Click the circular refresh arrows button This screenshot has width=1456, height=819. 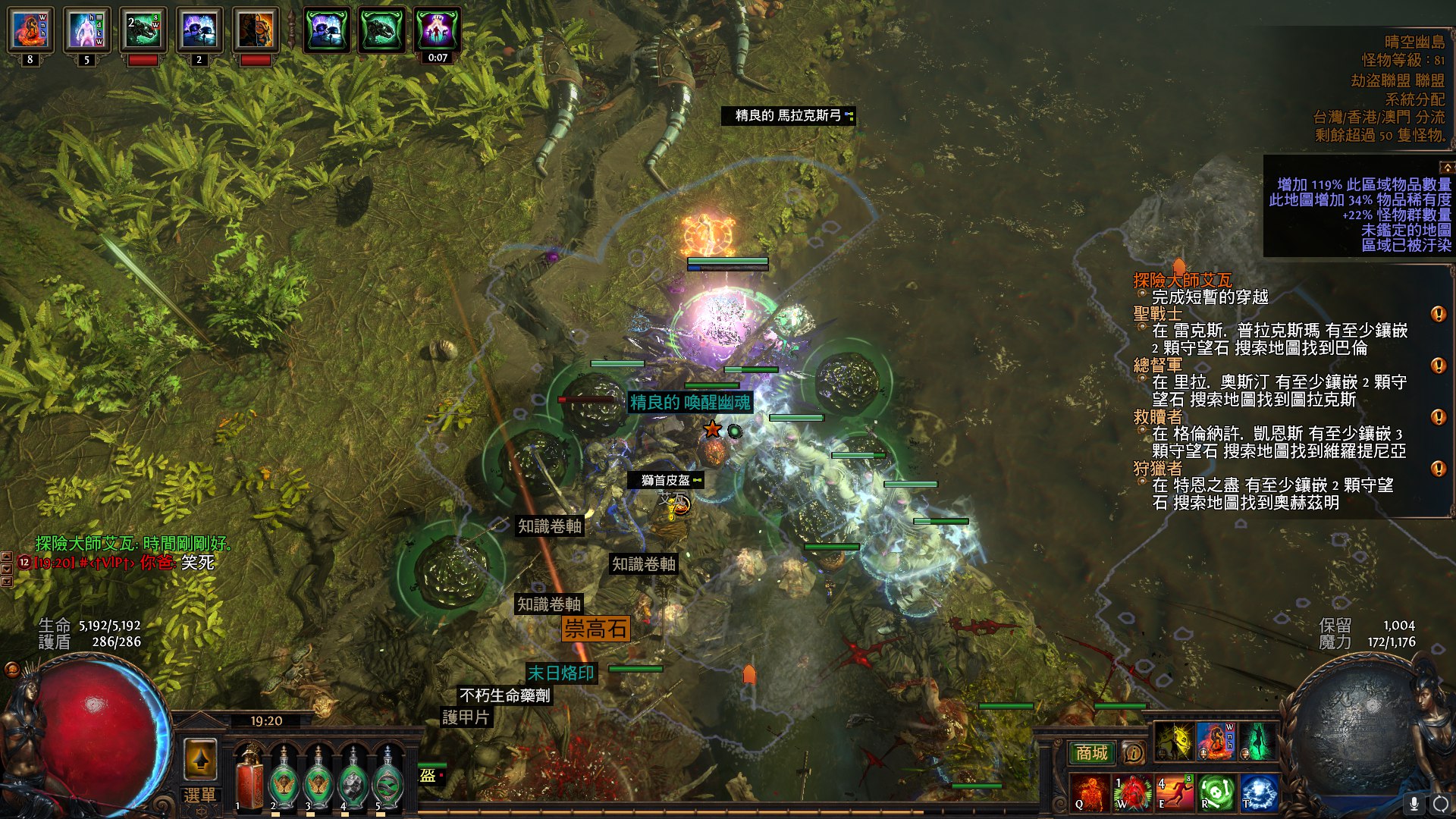pos(1440,803)
